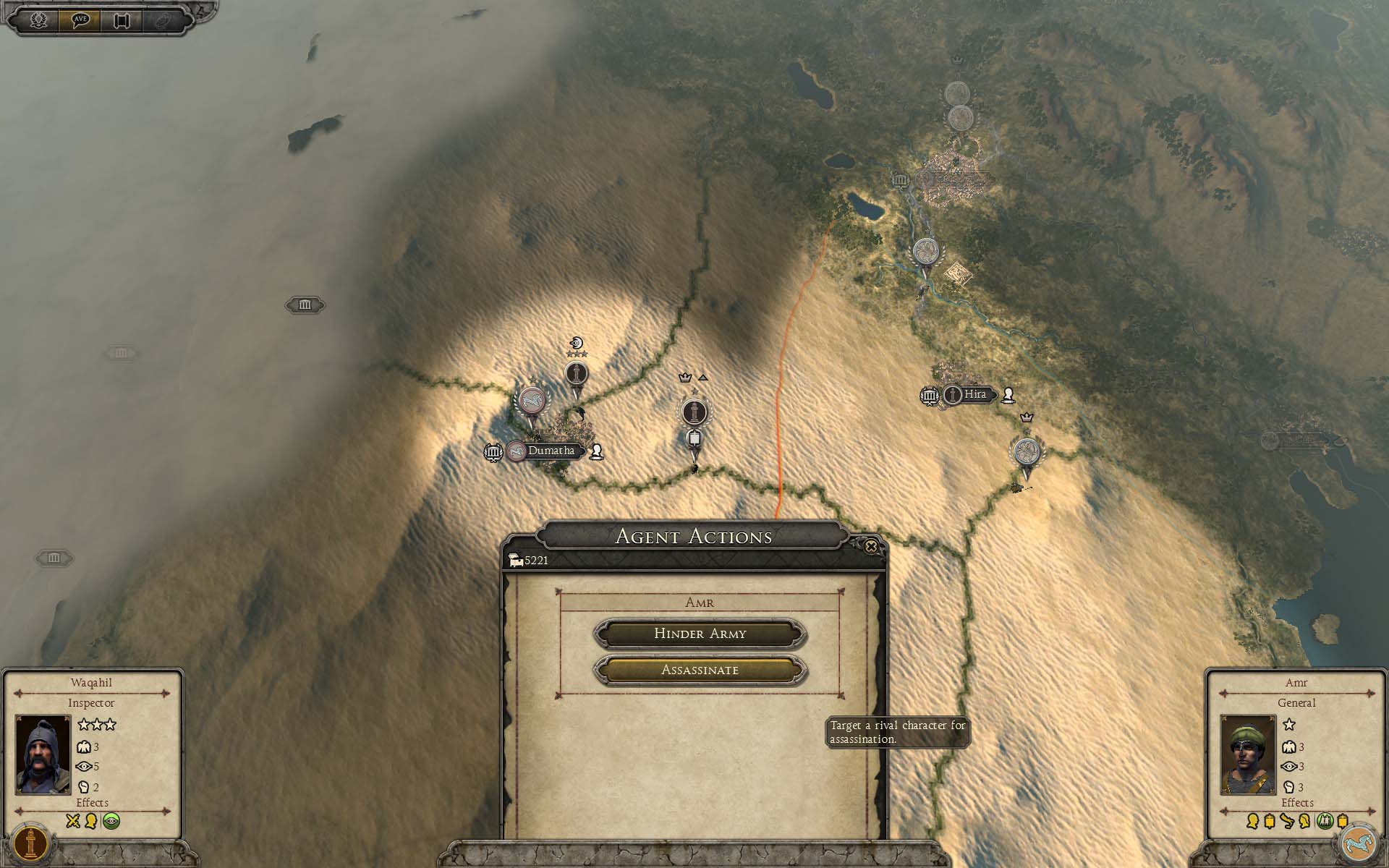Screen dimensions: 1389x868
Task: Click Waqahil's inspector portrait
Action: [43, 754]
